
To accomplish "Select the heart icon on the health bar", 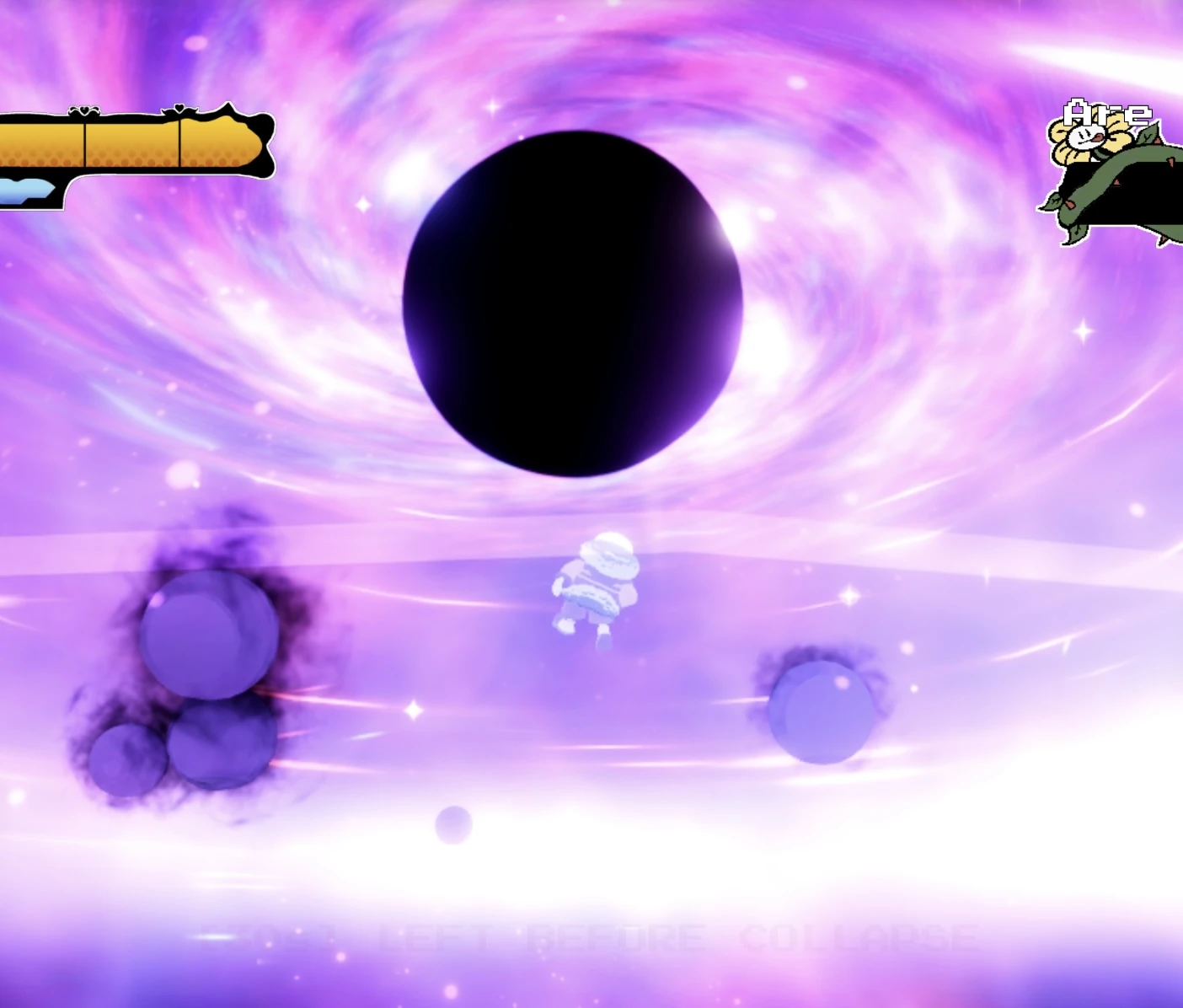I will (x=83, y=110).
